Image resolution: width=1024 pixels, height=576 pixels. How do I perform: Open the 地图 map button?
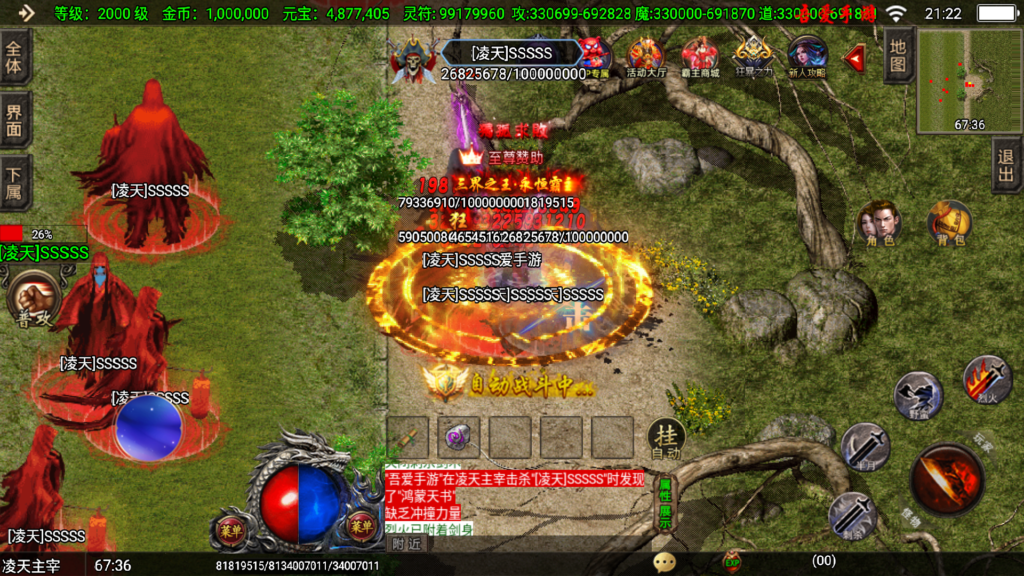pyautogui.click(x=898, y=55)
